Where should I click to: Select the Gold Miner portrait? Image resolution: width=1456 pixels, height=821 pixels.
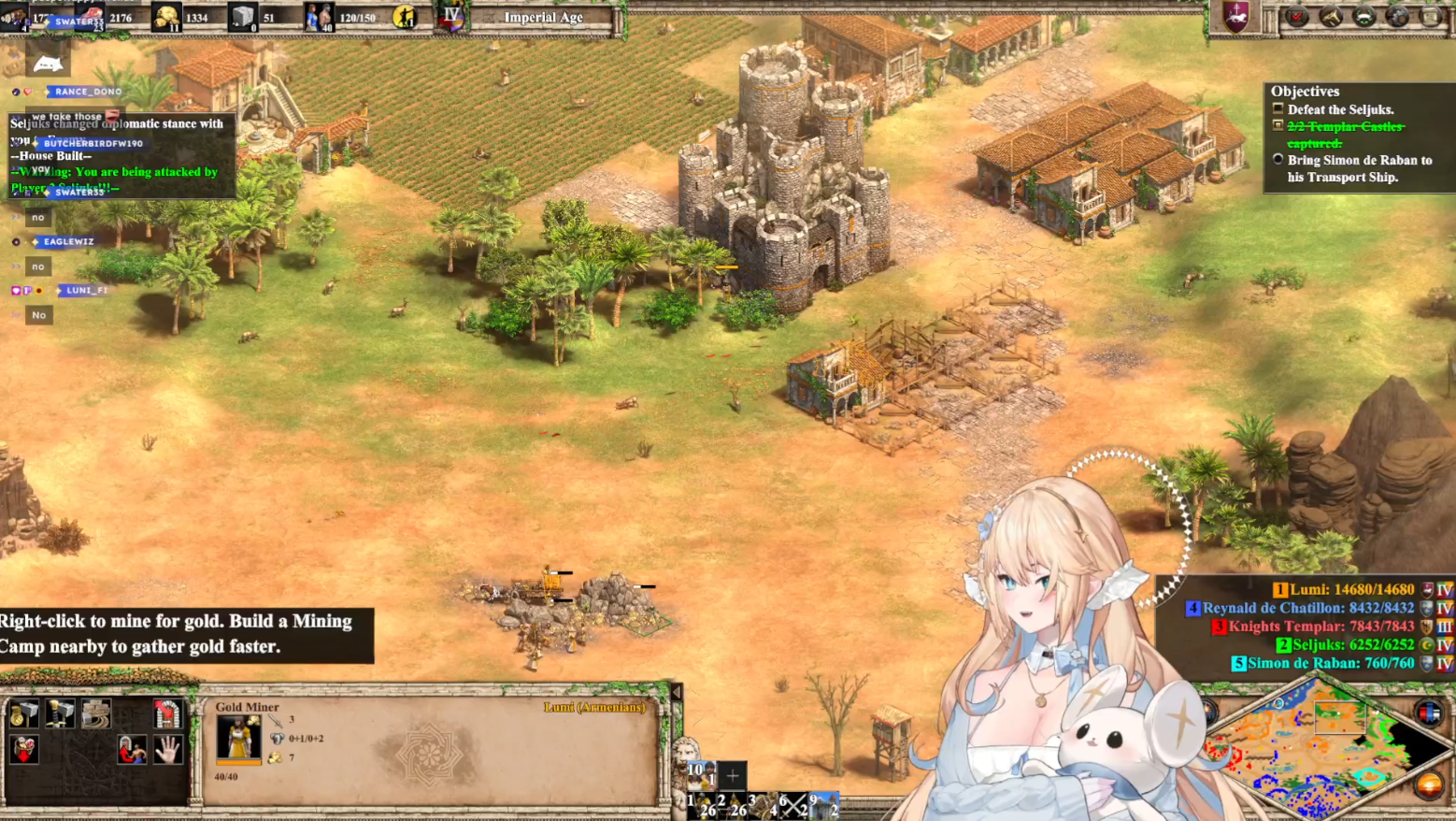click(x=238, y=739)
